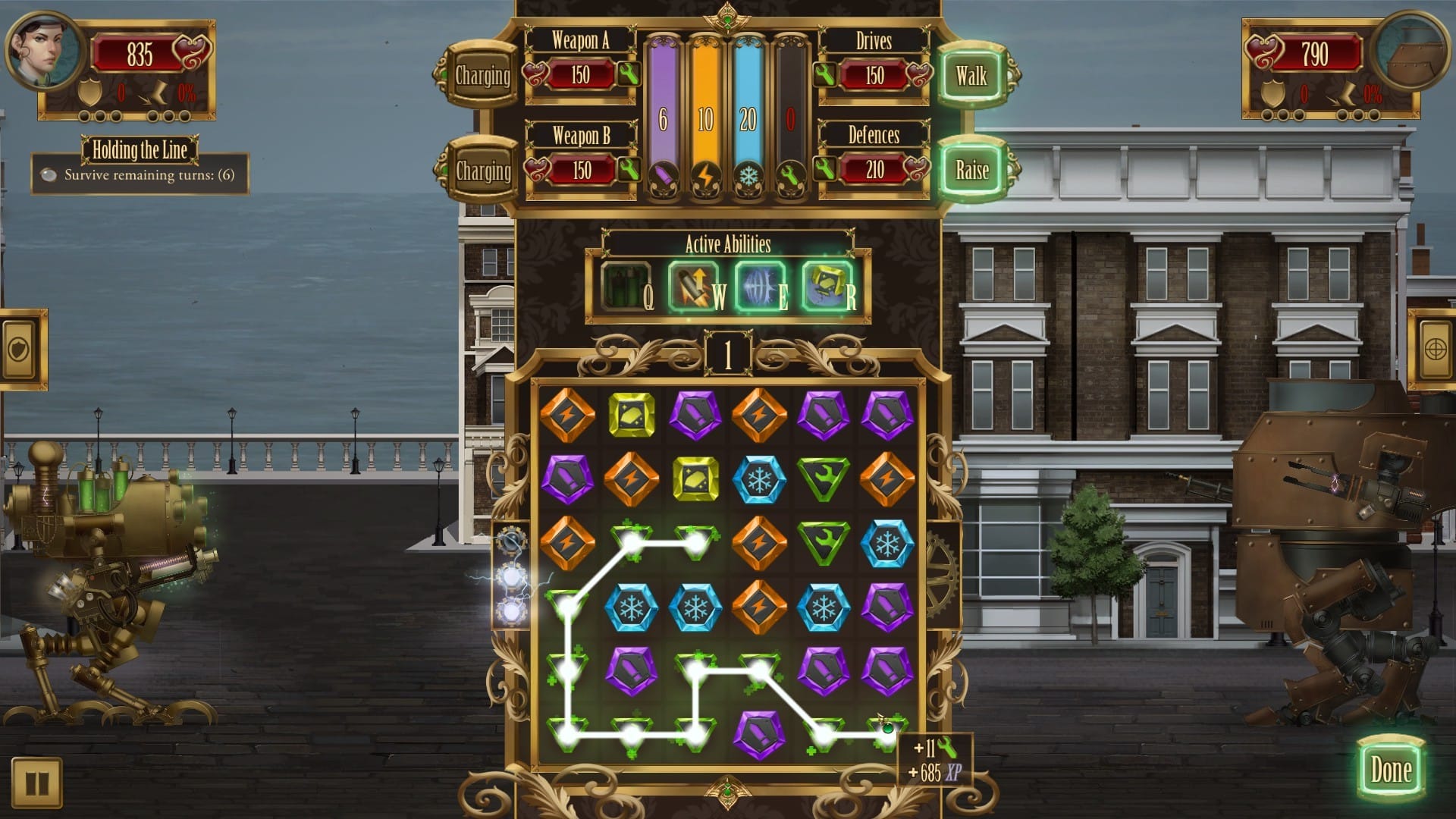Select the purple gem in the bottom row
The width and height of the screenshot is (1456, 819).
point(759,733)
